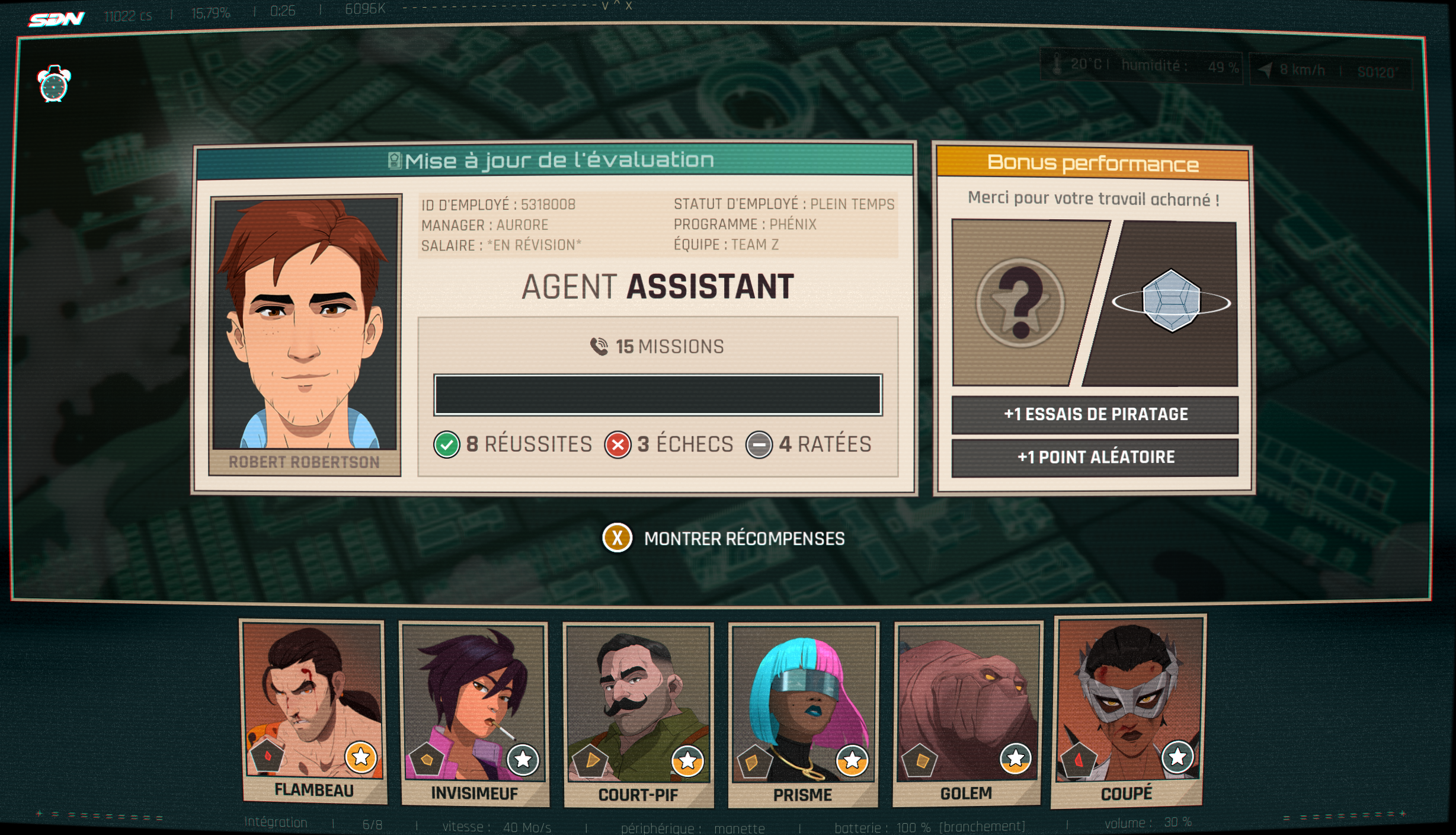The width and height of the screenshot is (1456, 835).
Task: Click the +1 Essais de Piratage bonus
Action: coord(1095,414)
